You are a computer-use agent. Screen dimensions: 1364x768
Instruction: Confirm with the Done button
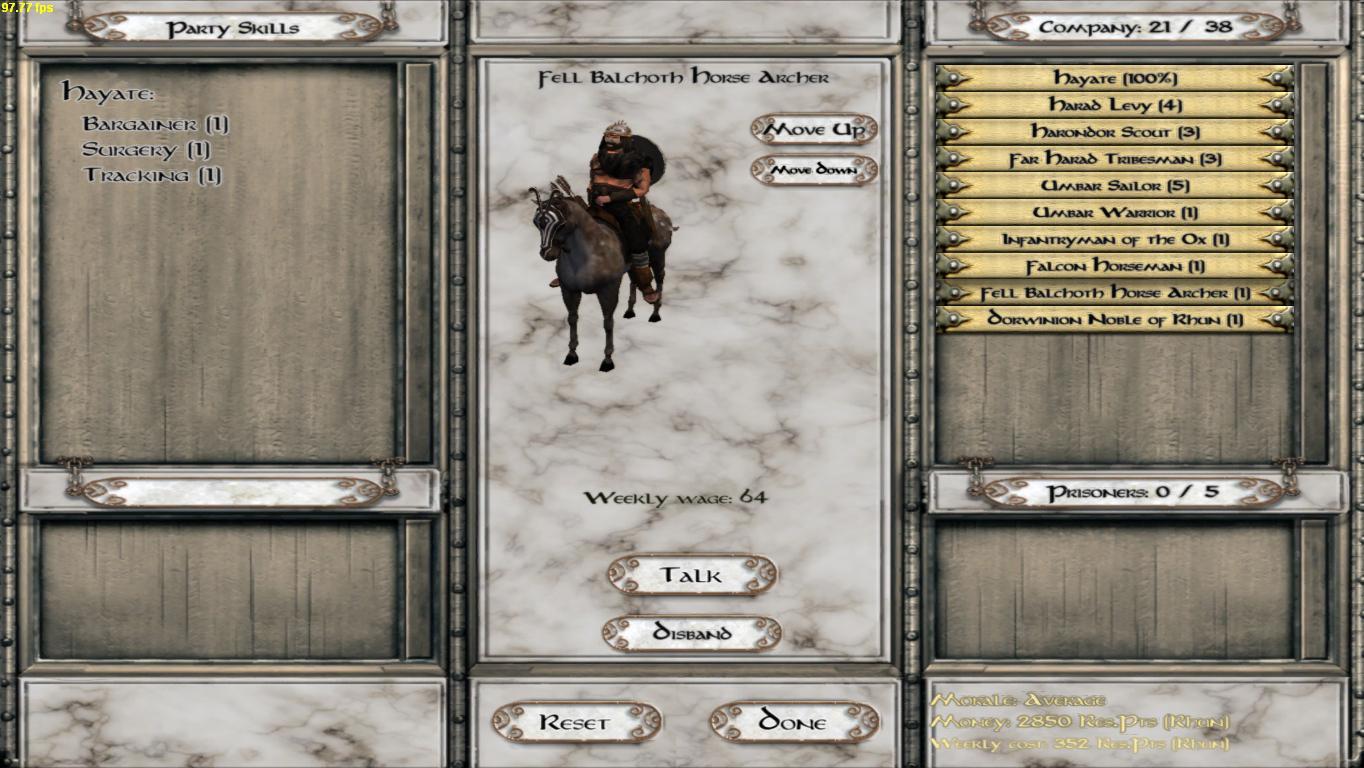point(794,722)
